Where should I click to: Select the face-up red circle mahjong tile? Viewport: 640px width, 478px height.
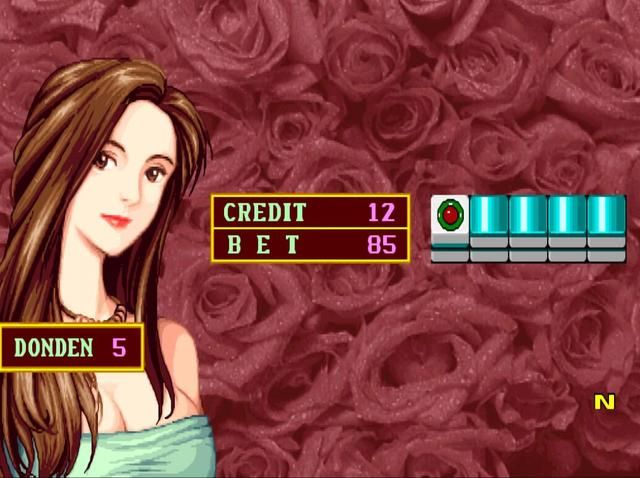click(x=450, y=217)
